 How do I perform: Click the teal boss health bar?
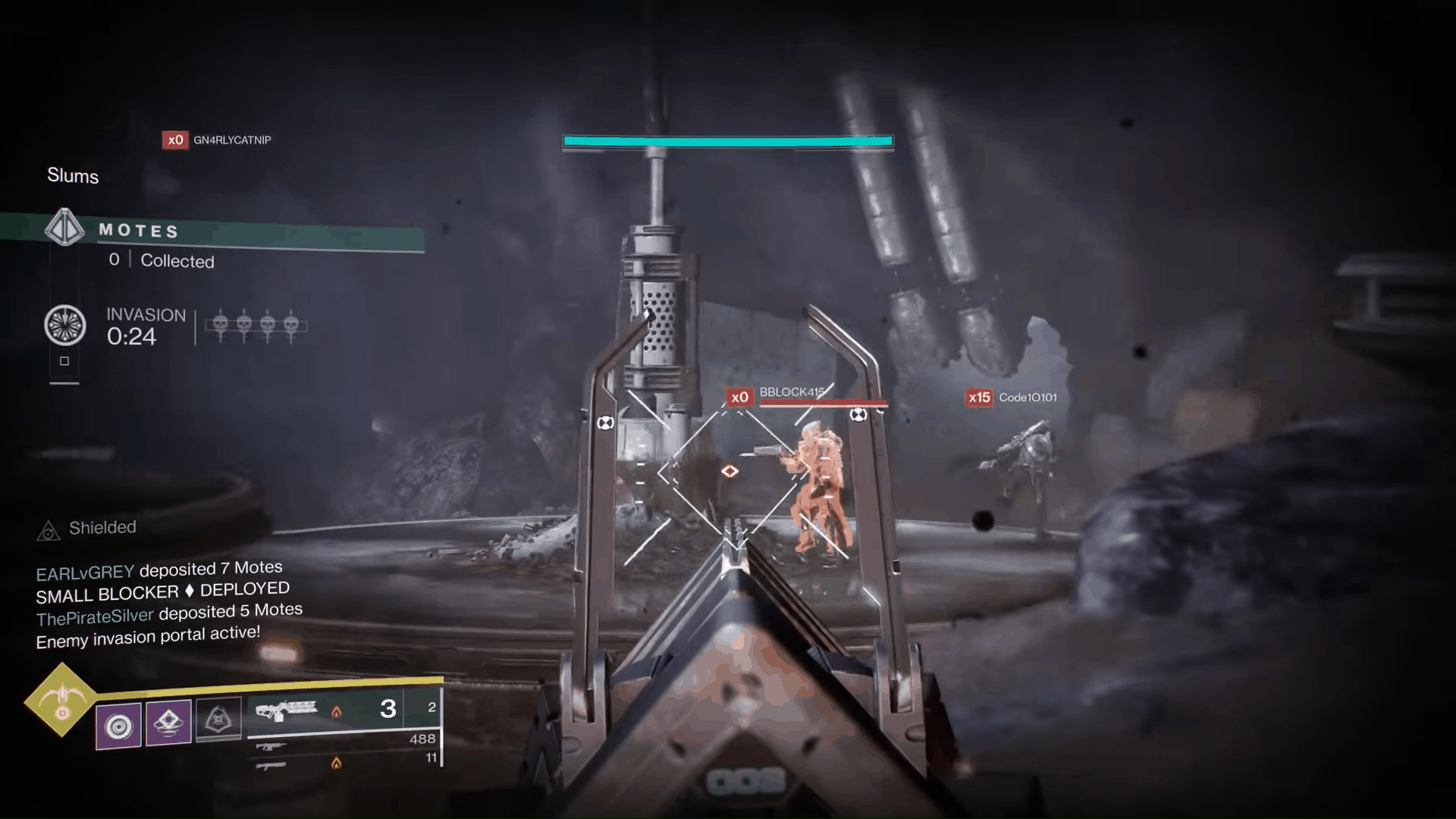click(x=727, y=141)
